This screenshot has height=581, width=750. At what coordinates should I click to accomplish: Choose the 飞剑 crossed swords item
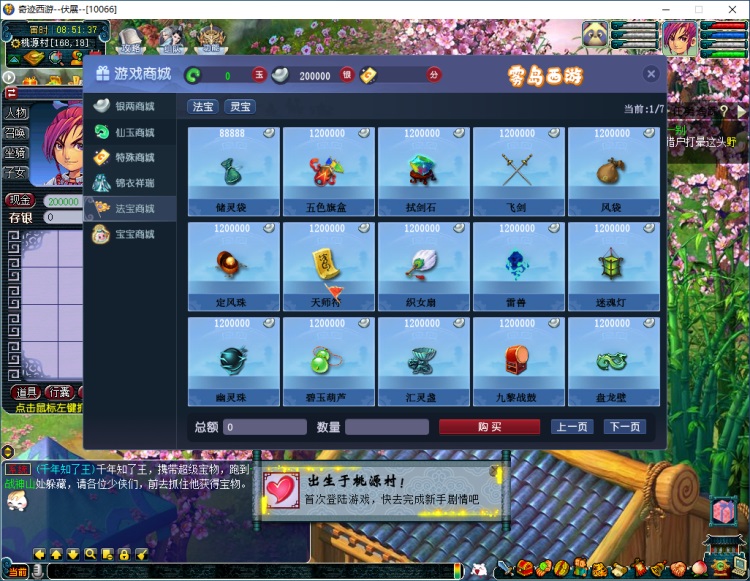click(x=518, y=170)
